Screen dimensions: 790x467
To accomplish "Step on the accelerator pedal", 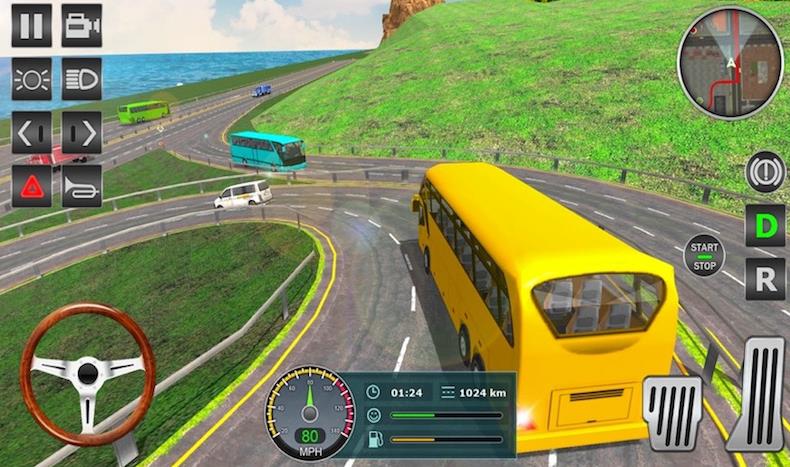I will pyautogui.click(x=758, y=393).
